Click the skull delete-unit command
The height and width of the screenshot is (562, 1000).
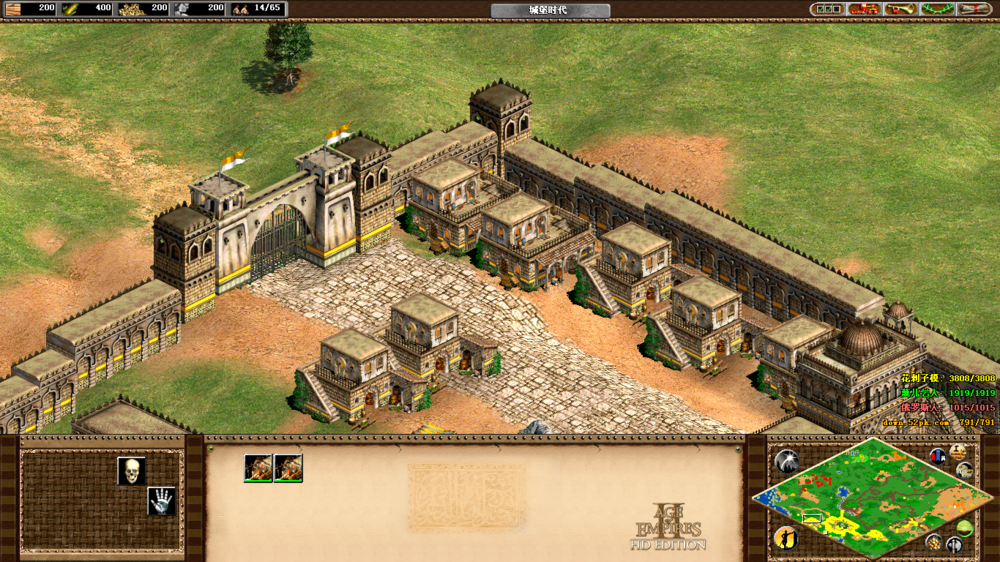coord(131,470)
